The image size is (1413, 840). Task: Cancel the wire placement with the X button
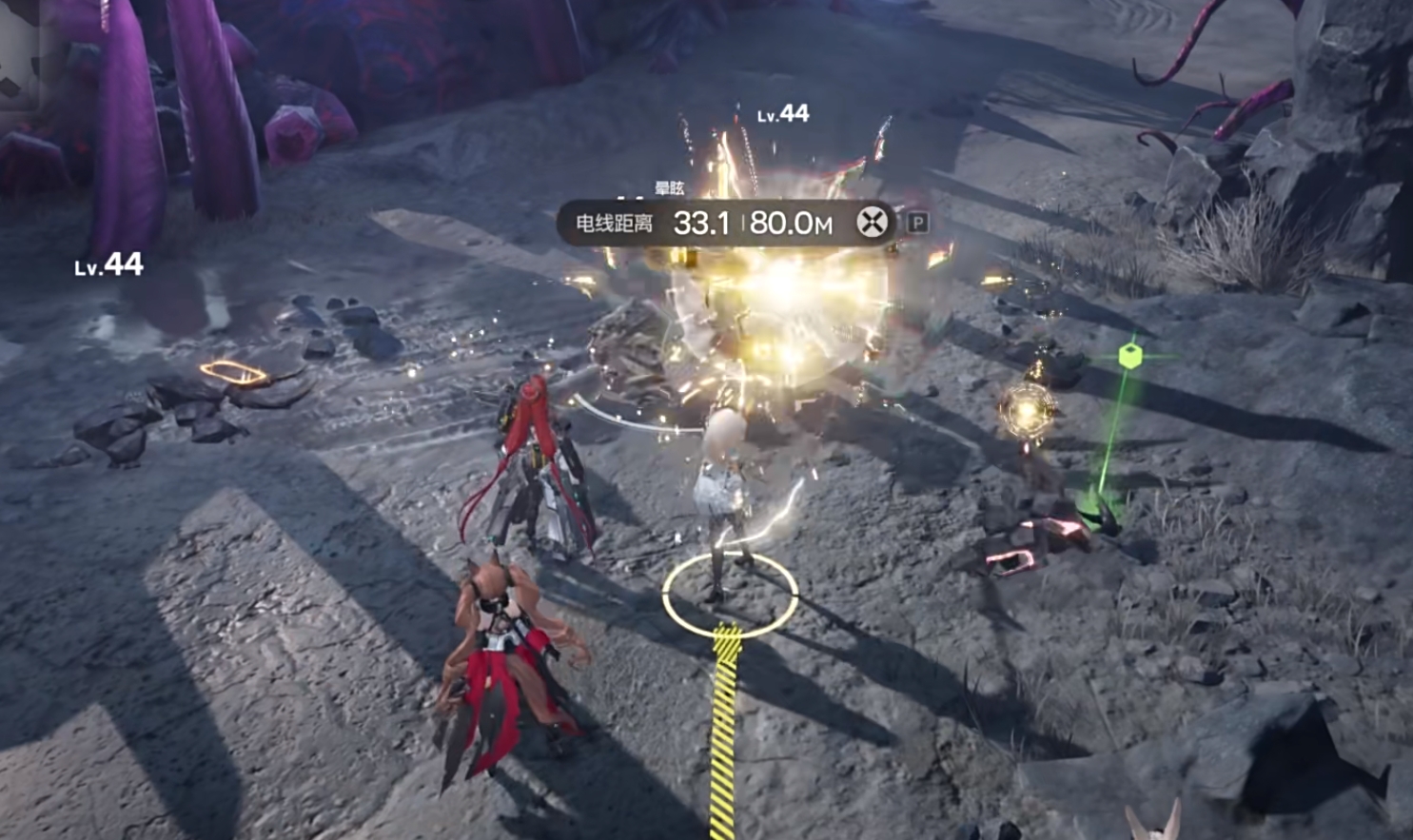(872, 223)
